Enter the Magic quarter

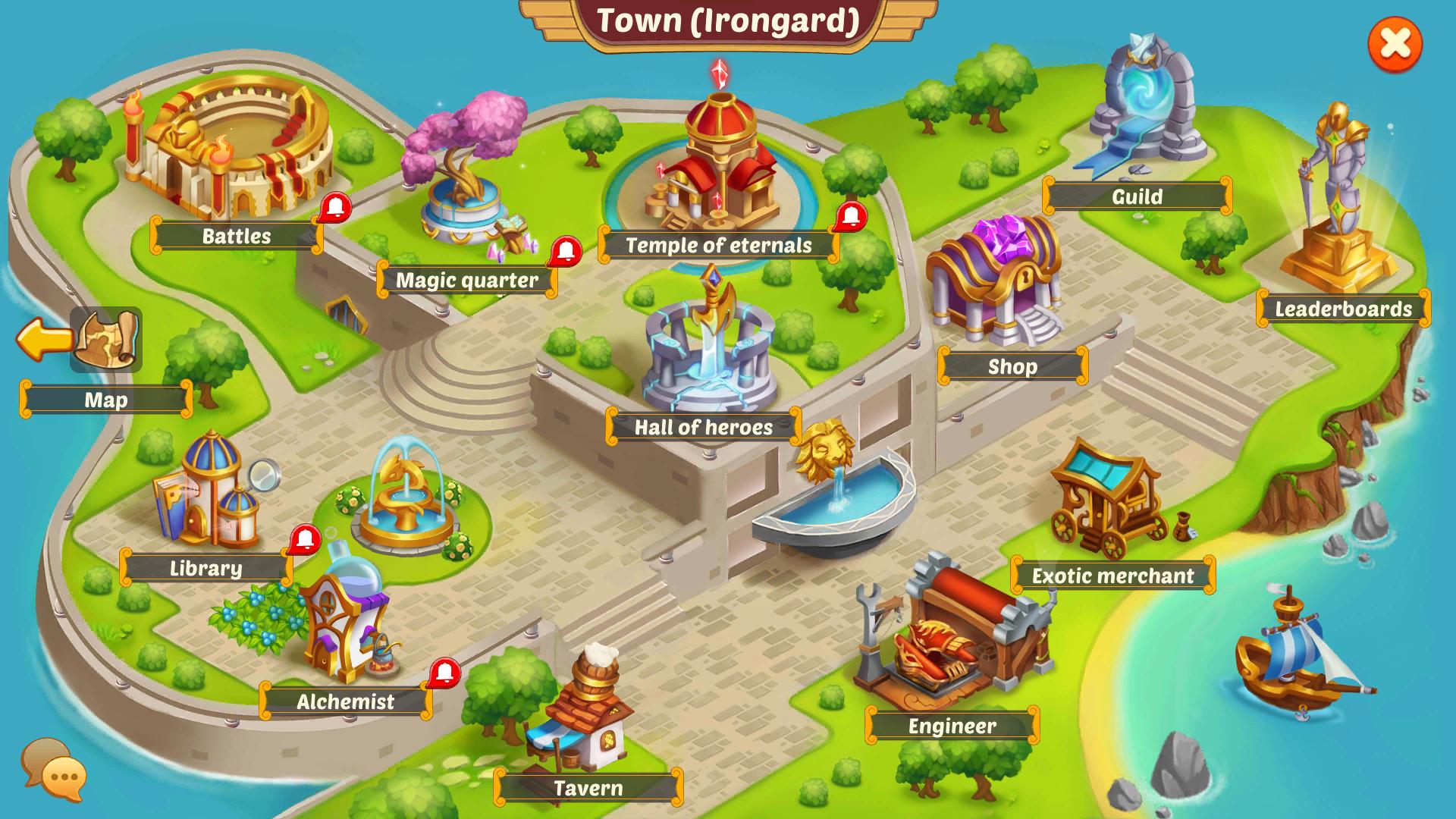(466, 280)
